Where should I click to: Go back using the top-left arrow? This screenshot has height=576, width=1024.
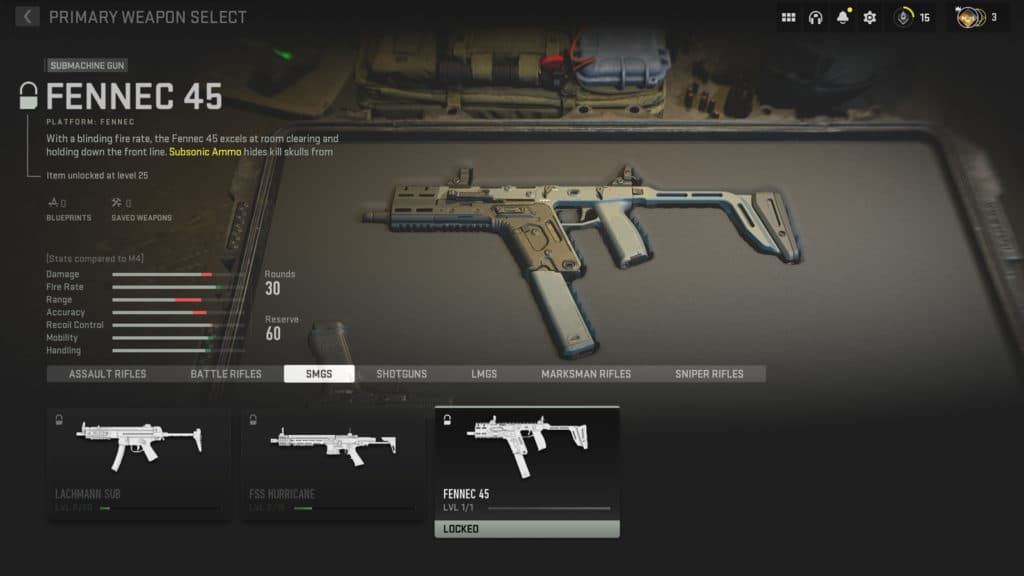click(27, 17)
